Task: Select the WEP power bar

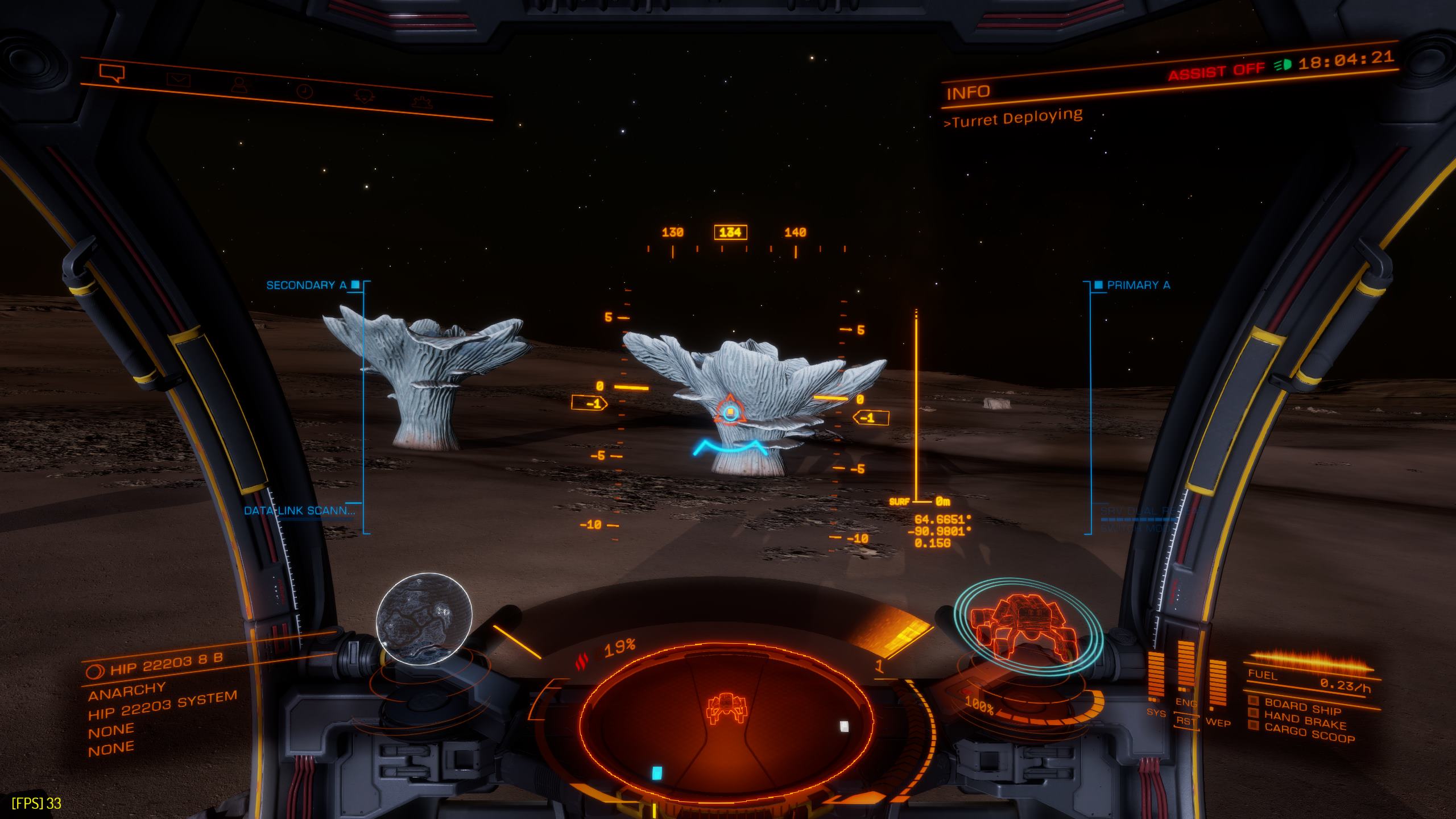Action: point(1217,684)
